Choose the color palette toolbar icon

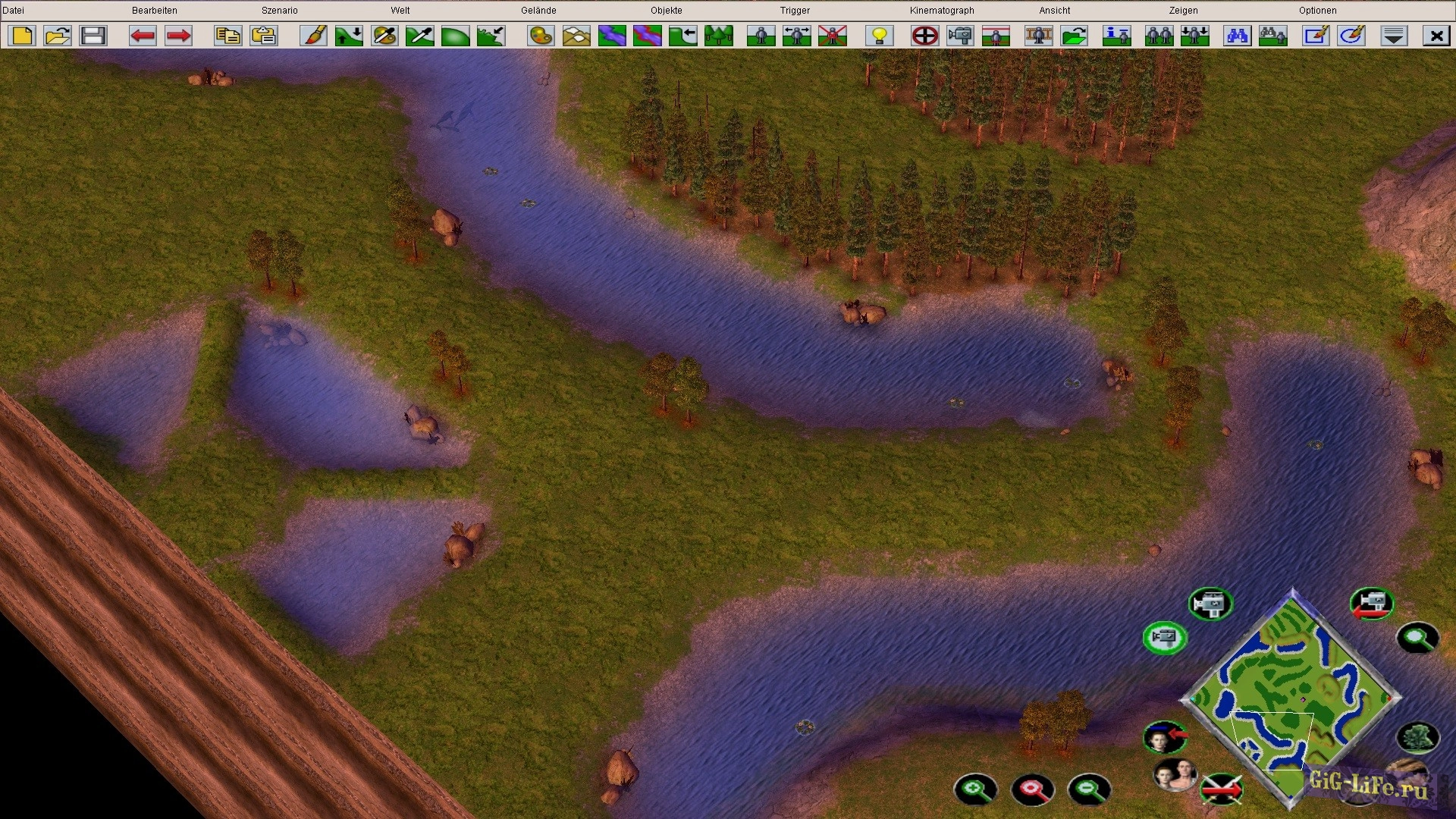(541, 36)
